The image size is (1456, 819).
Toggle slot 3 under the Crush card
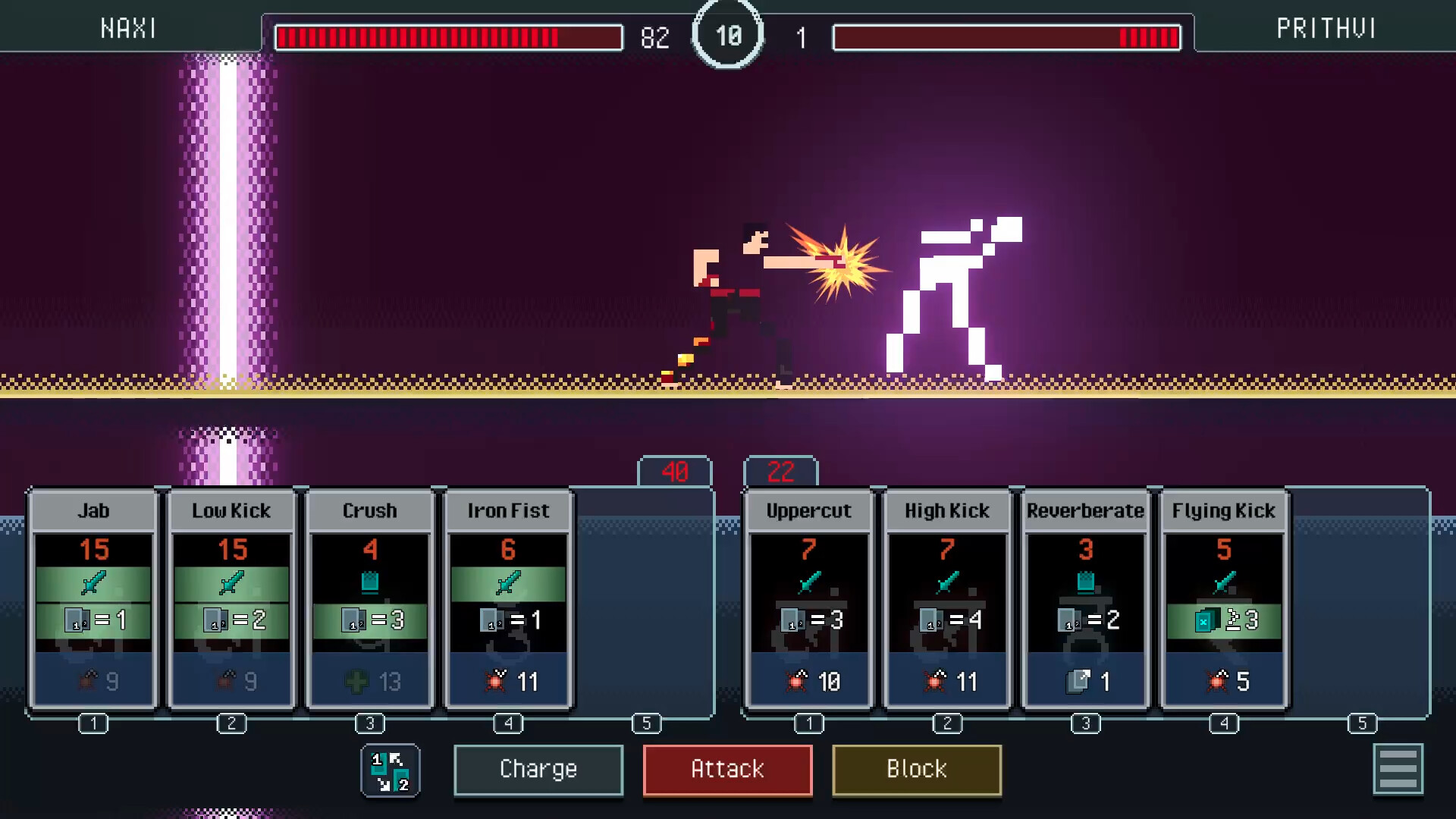coord(370,724)
